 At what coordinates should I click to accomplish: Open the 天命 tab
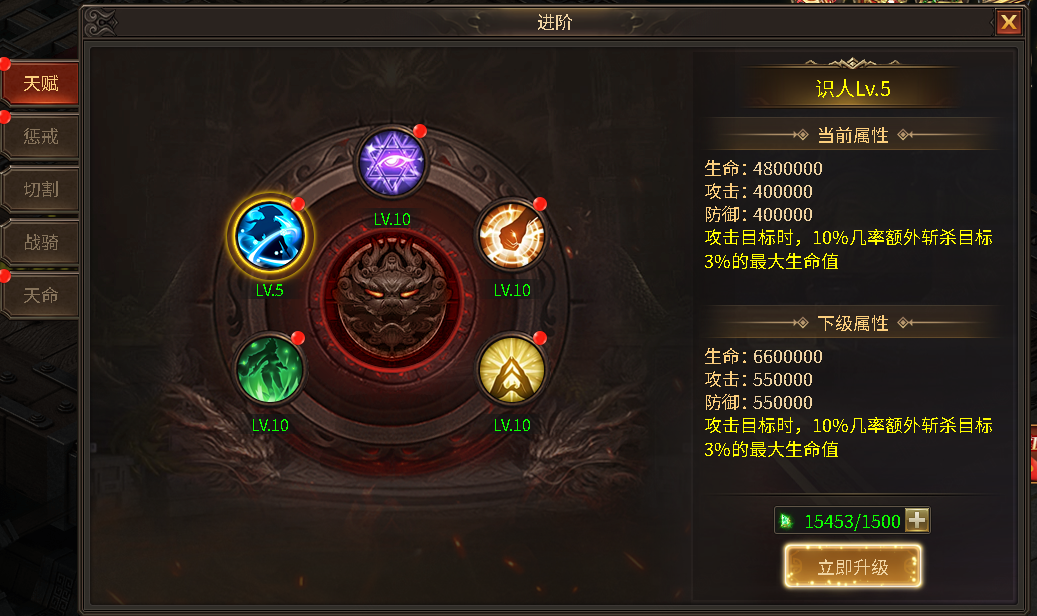coord(40,295)
